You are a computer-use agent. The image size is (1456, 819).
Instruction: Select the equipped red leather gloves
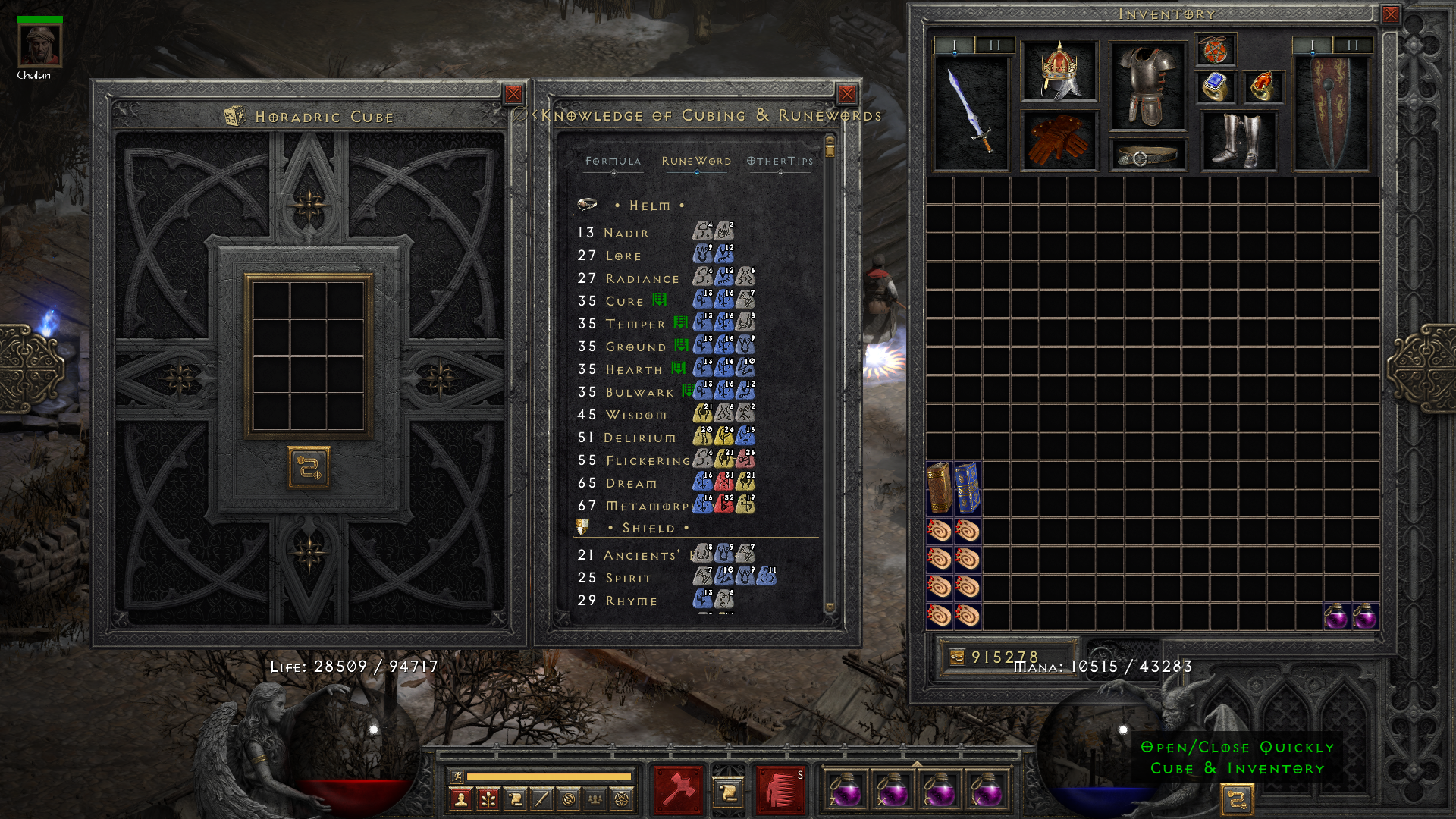pyautogui.click(x=1059, y=140)
